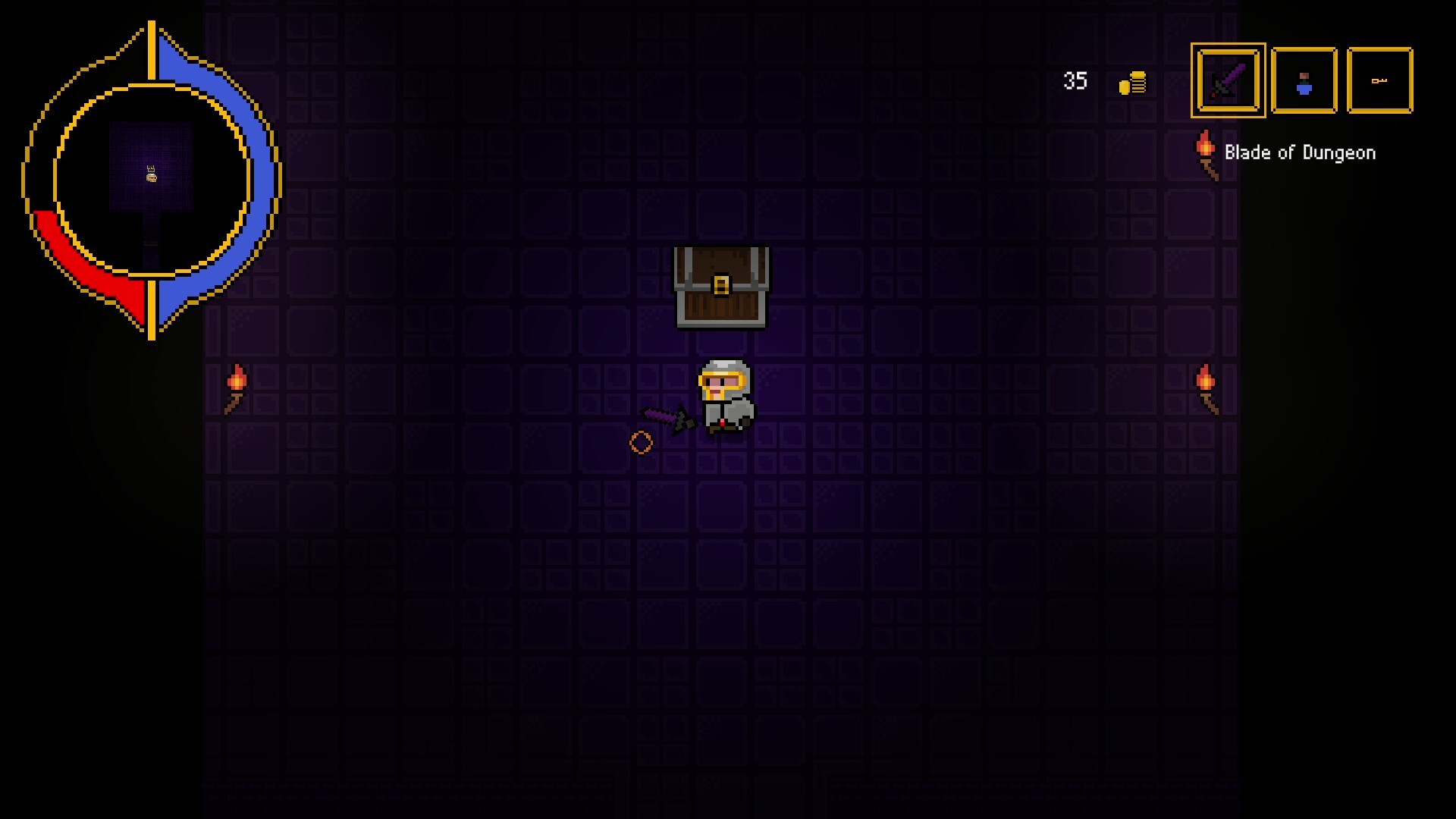Click the gold coin currency icon
Image resolution: width=1456 pixels, height=819 pixels.
[1131, 83]
